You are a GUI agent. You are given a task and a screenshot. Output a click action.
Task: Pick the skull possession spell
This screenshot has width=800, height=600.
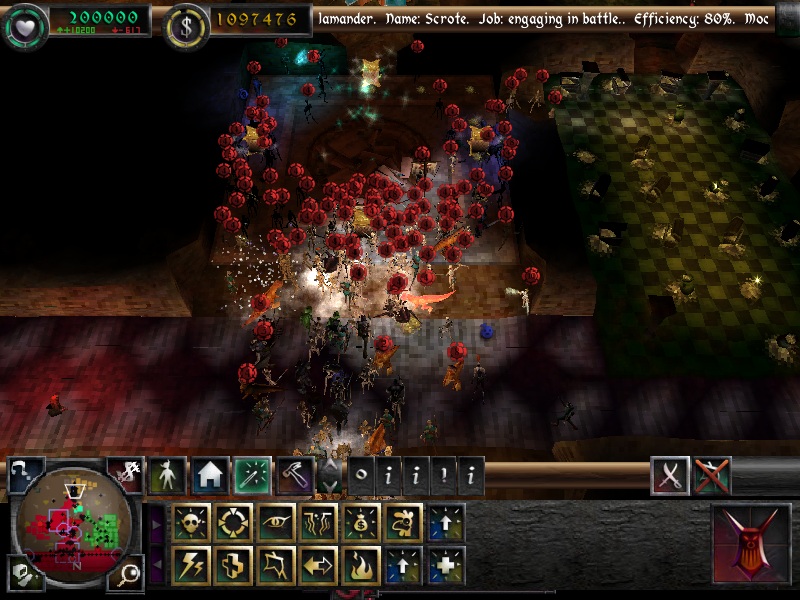(x=191, y=522)
